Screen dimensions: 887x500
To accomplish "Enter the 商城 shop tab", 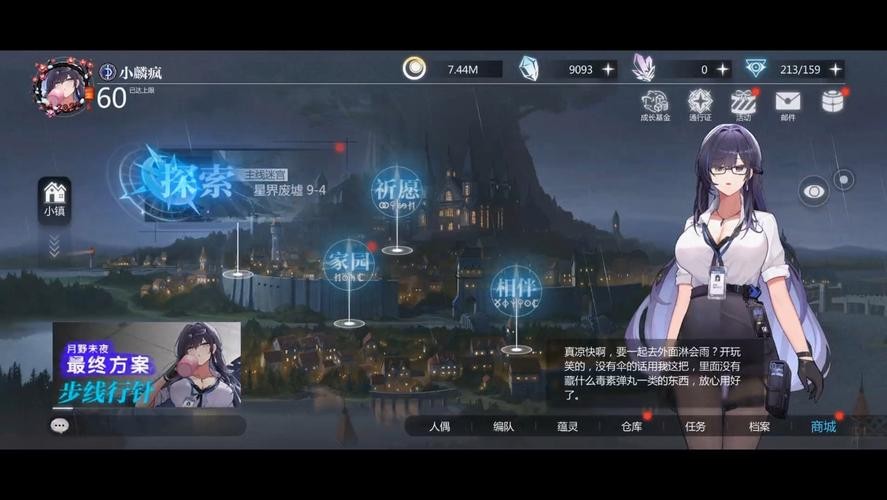I will 823,426.
